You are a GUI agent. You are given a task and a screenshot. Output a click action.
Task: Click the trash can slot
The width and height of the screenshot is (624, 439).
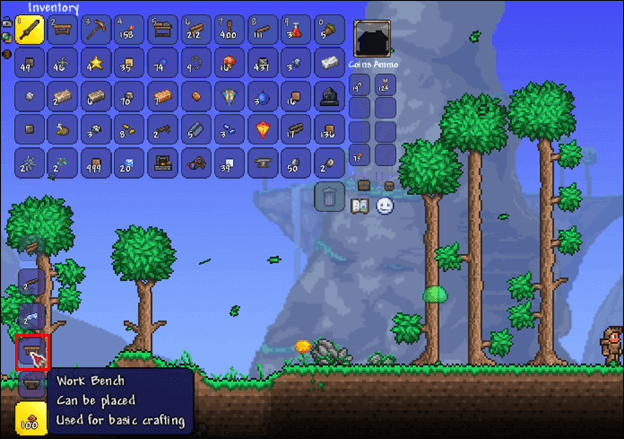coord(329,196)
